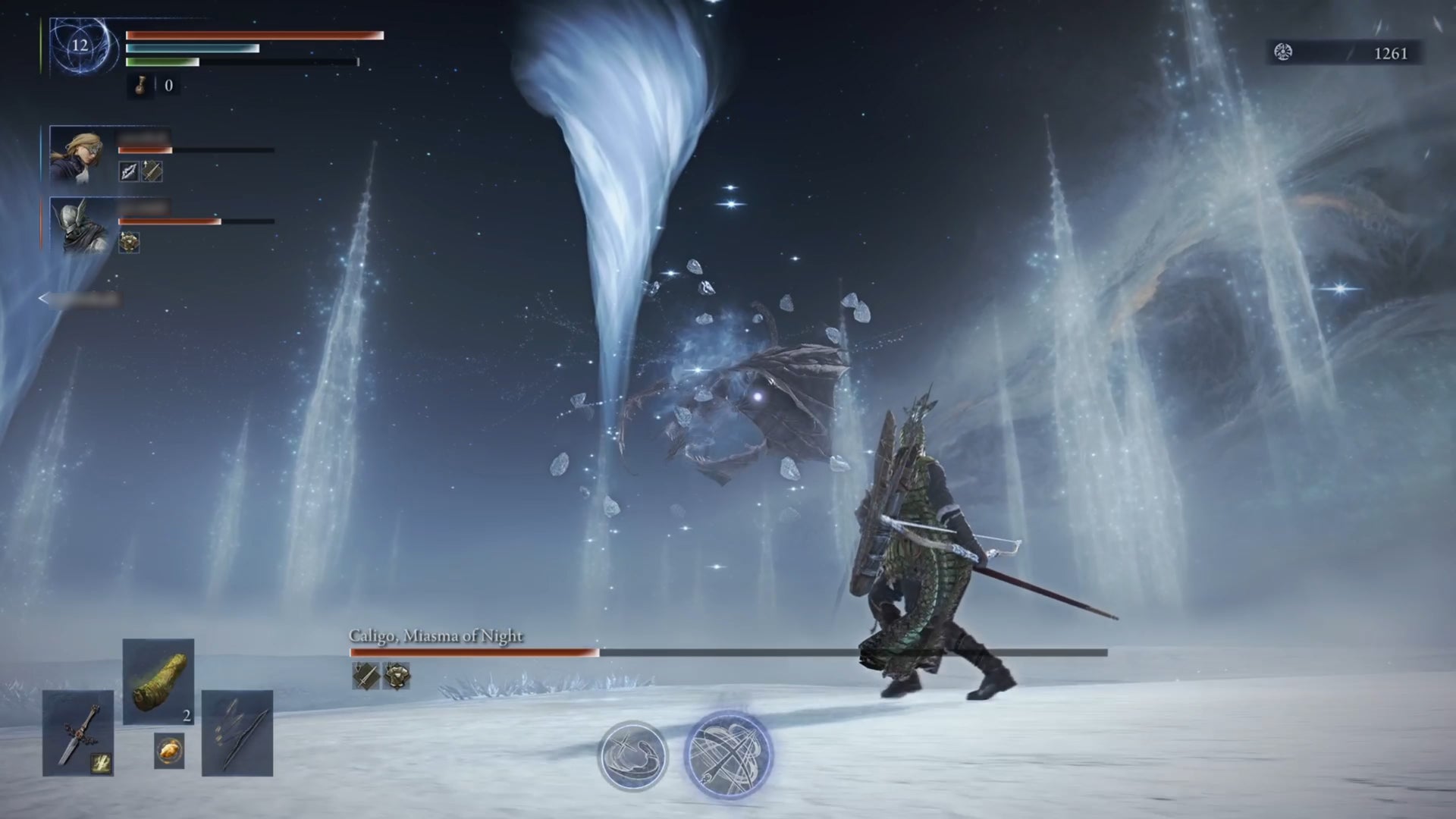Click the left-pointing chevron beside the blurred name

42,299
